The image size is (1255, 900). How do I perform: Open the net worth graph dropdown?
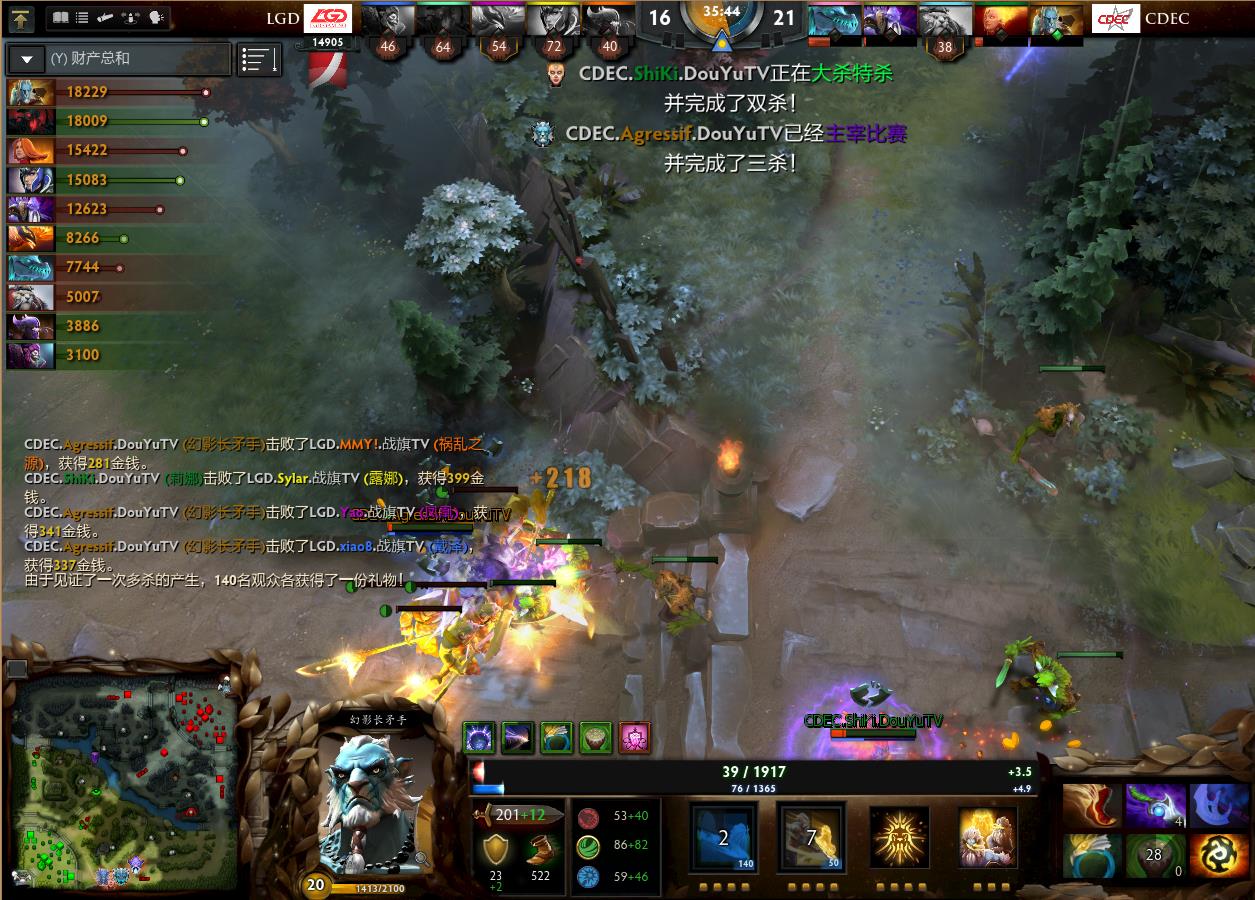click(27, 59)
